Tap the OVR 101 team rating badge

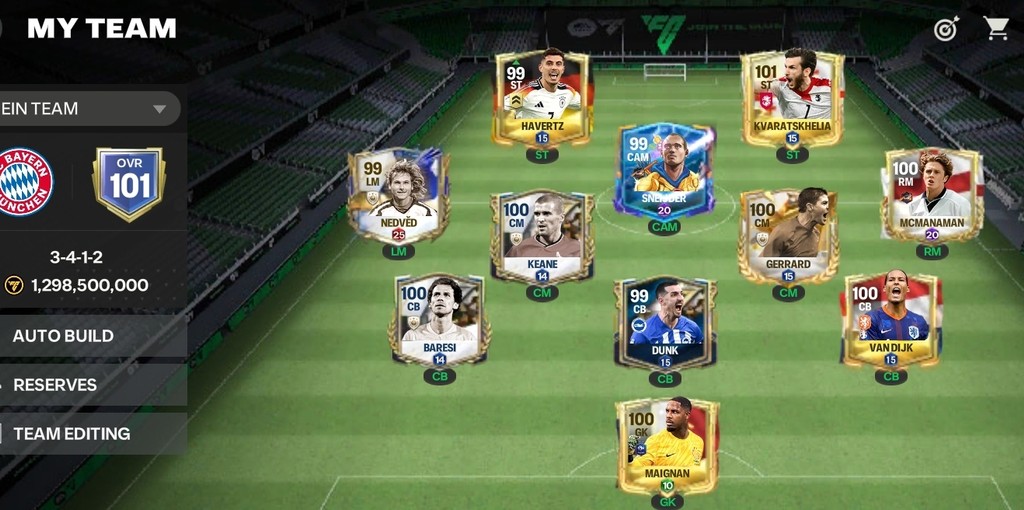tap(129, 184)
